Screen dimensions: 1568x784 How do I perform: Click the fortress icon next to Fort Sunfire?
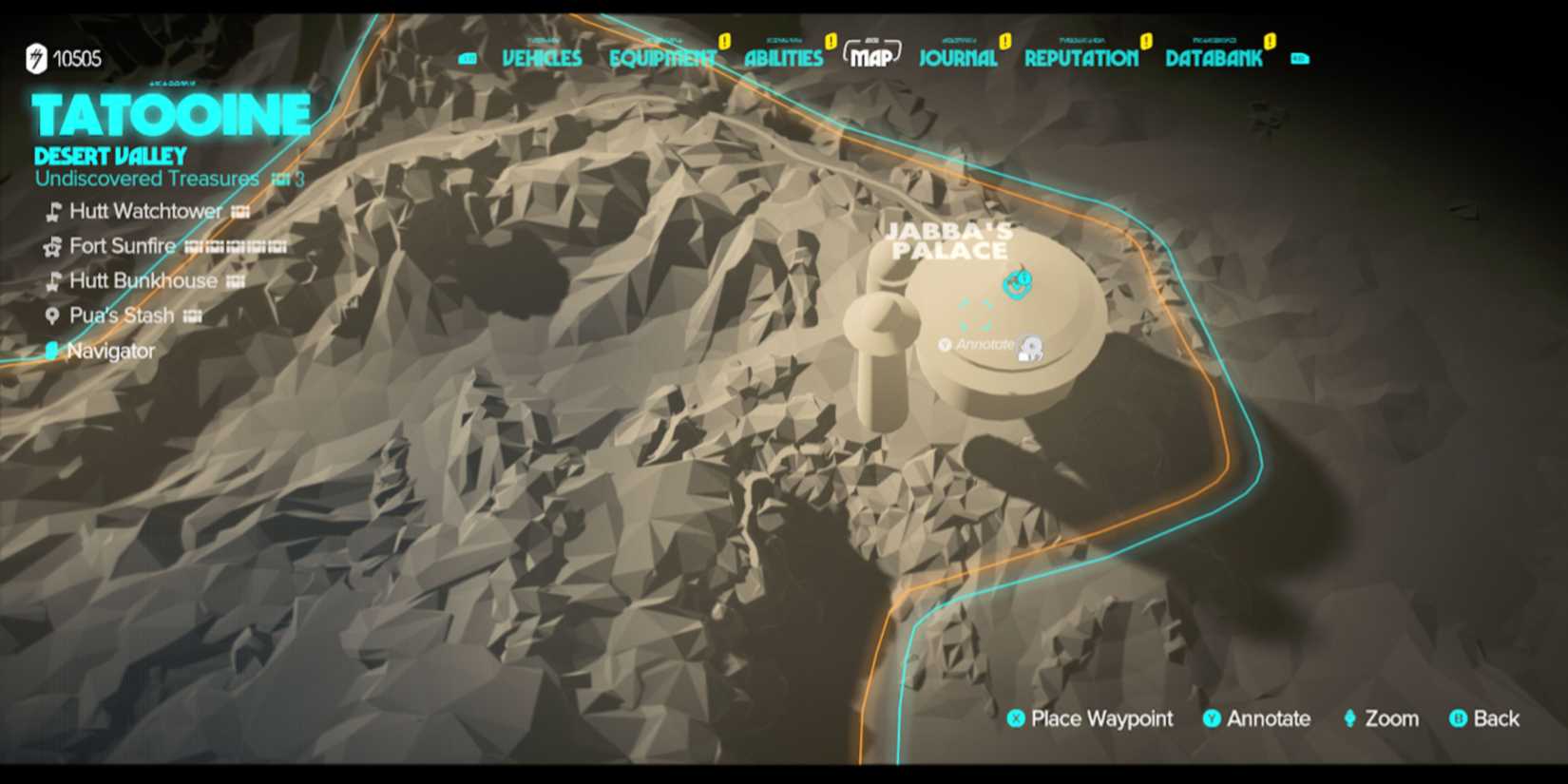(x=52, y=247)
